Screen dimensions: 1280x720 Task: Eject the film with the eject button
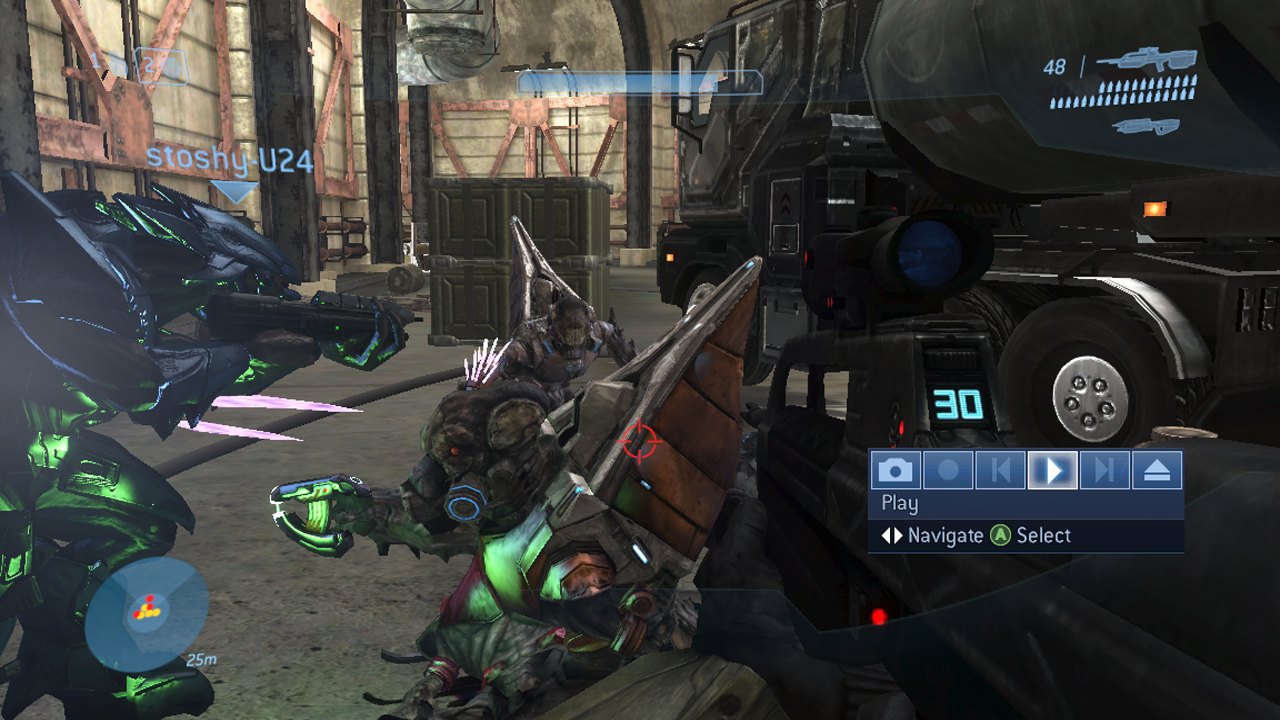1157,470
